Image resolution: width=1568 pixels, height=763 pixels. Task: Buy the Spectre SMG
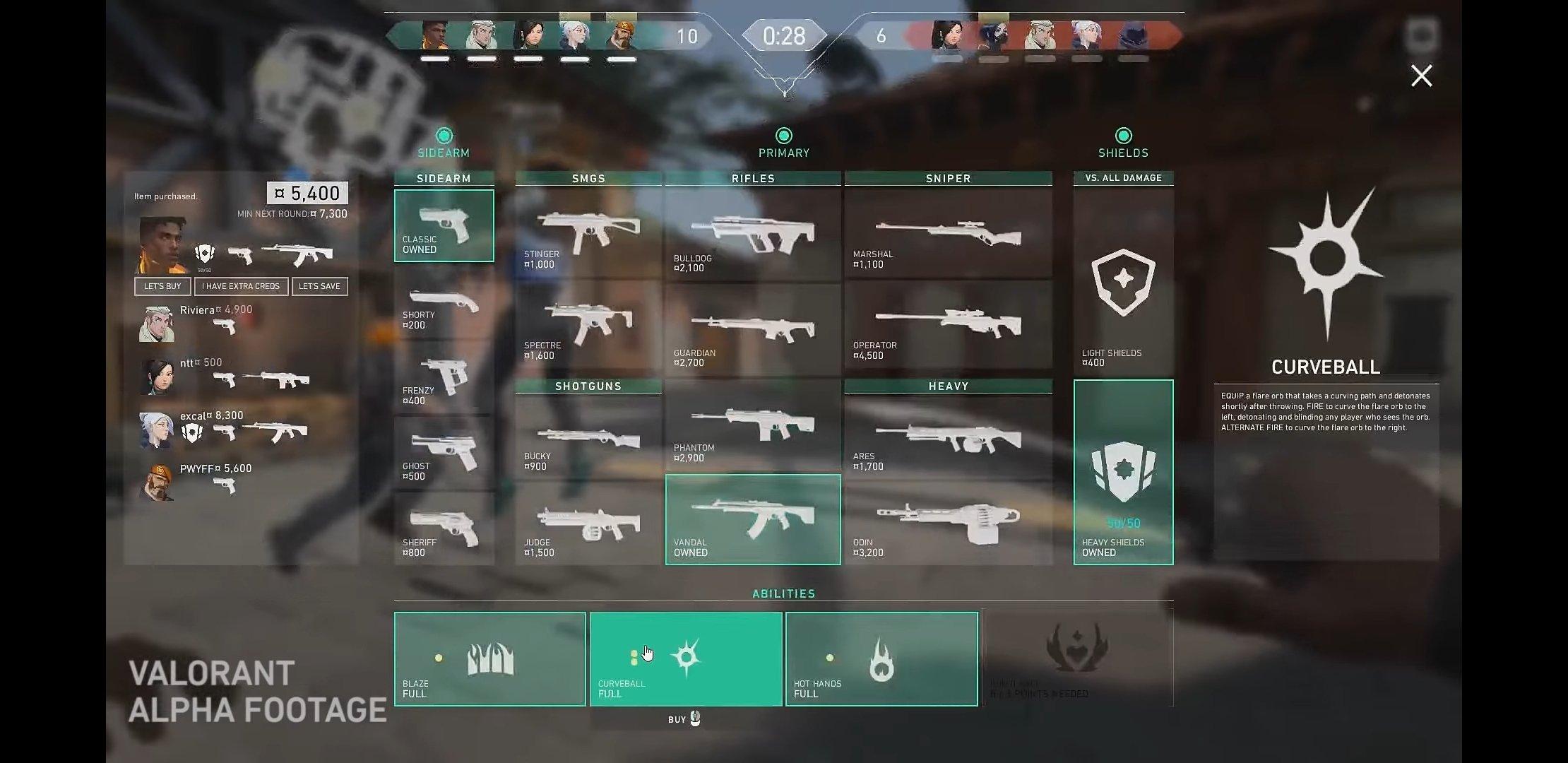click(x=590, y=325)
